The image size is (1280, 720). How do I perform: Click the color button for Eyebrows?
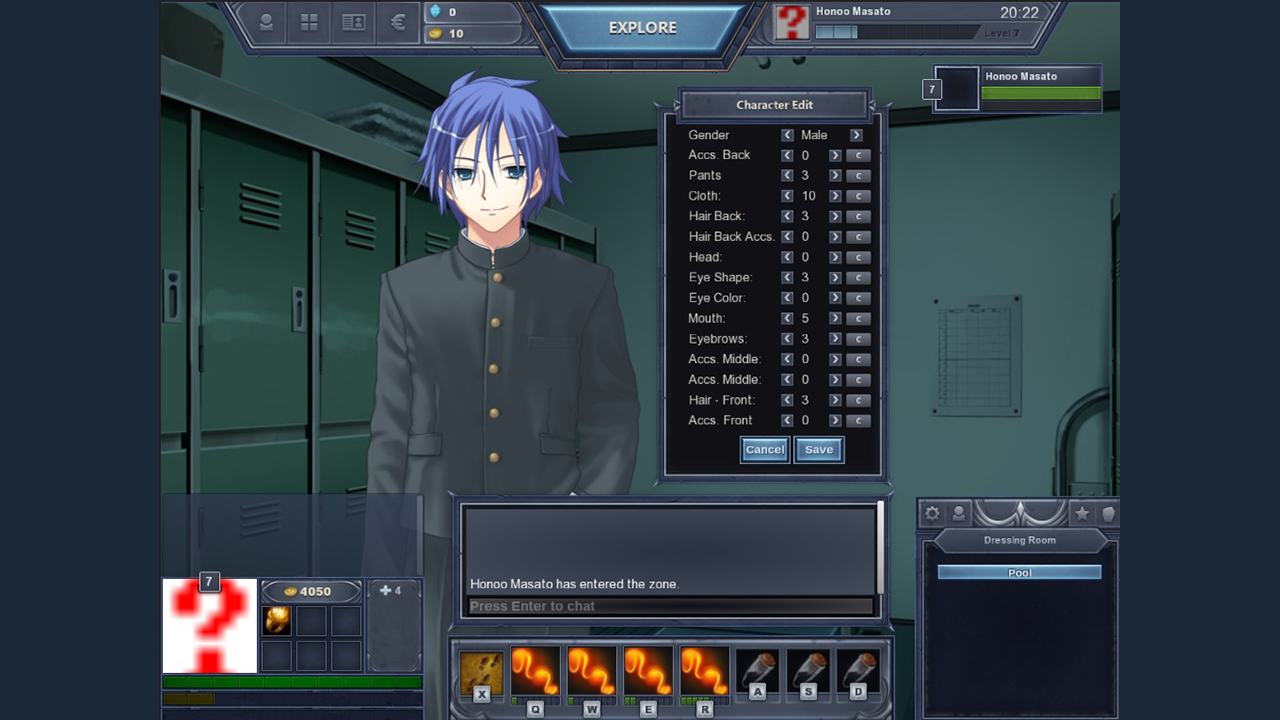pyautogui.click(x=858, y=339)
